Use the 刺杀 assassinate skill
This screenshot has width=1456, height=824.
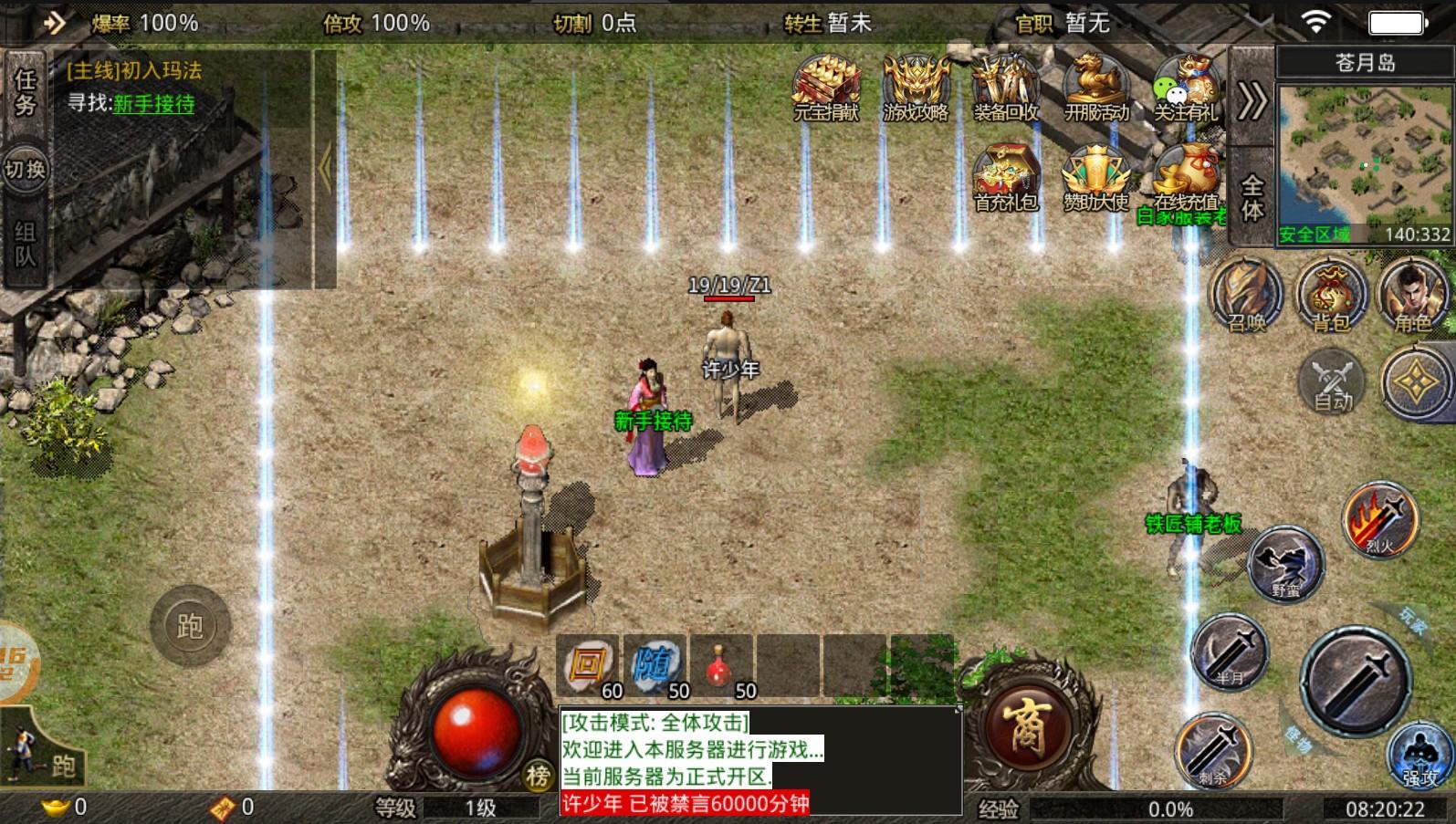(x=1212, y=751)
